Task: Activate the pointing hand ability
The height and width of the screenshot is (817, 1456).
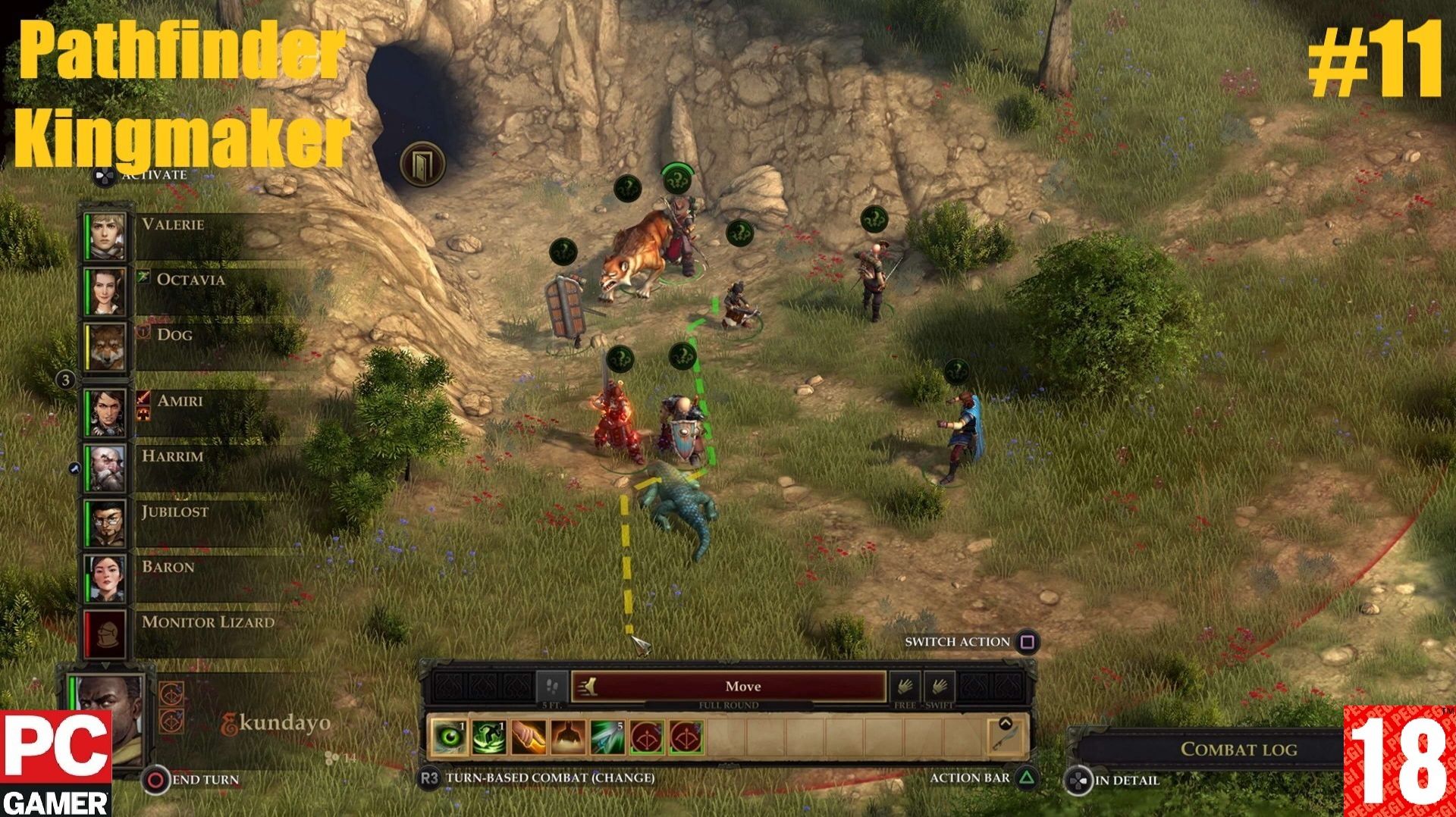Action: (x=529, y=737)
